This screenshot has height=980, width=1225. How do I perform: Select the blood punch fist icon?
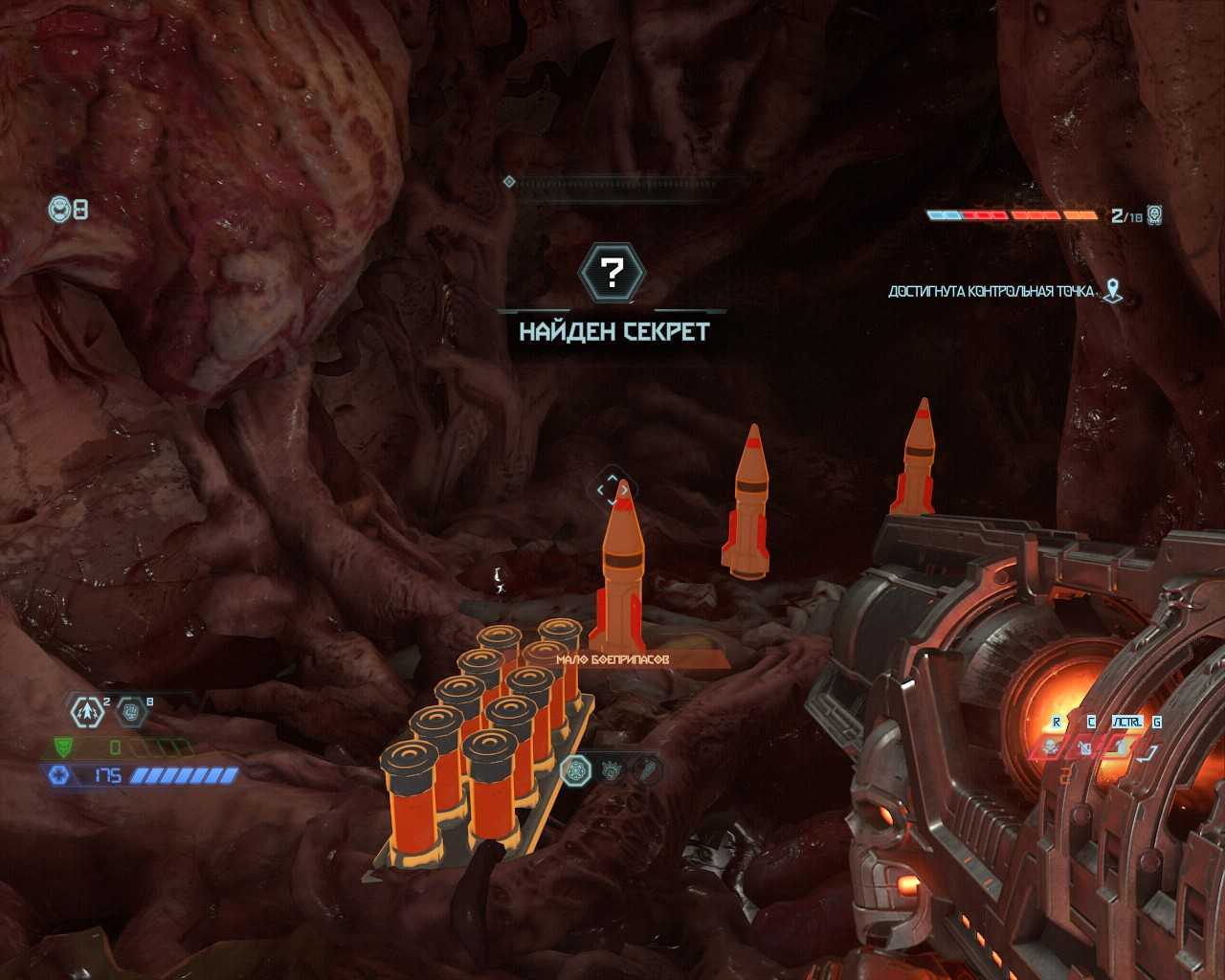click(x=132, y=711)
